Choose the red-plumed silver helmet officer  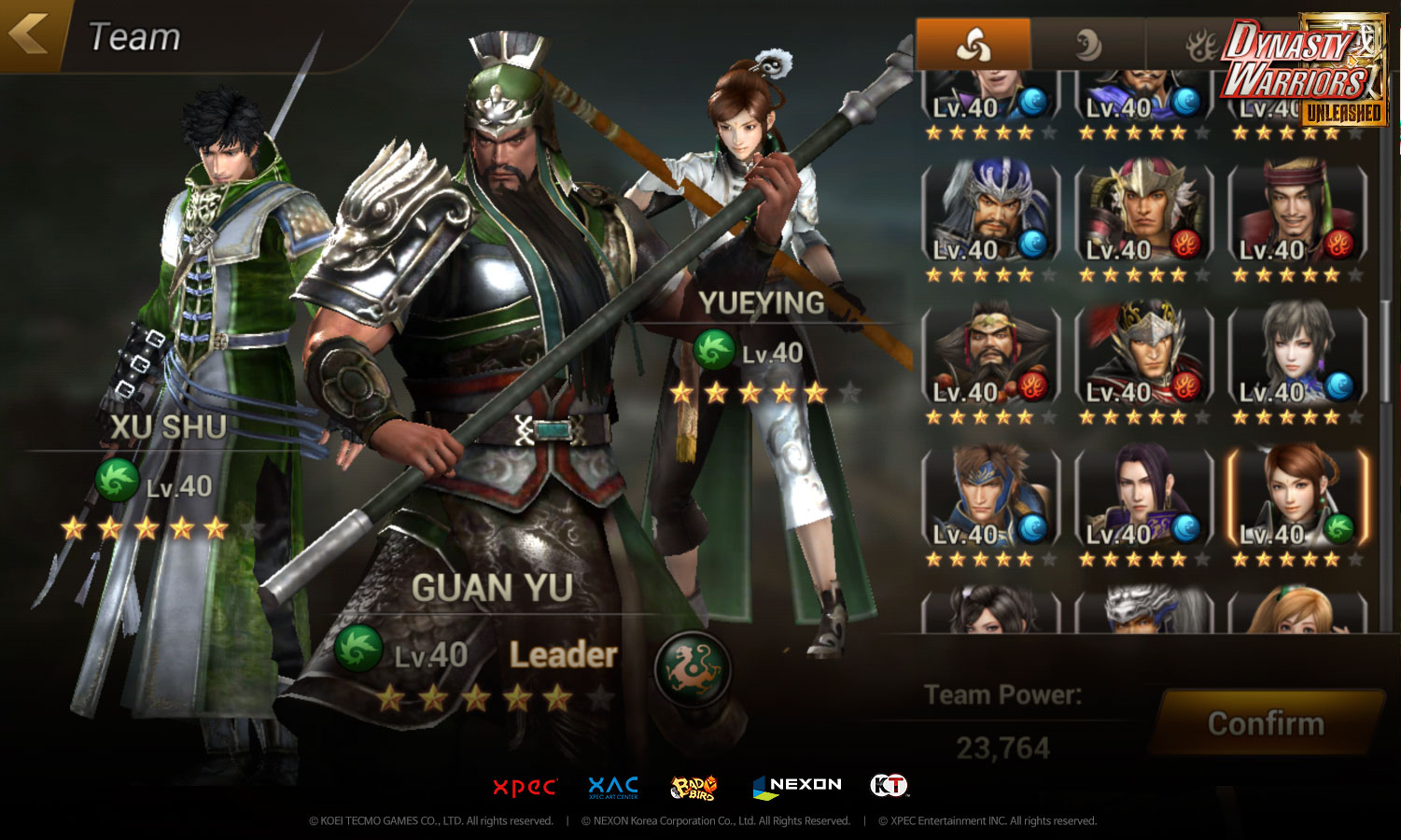point(1143,356)
